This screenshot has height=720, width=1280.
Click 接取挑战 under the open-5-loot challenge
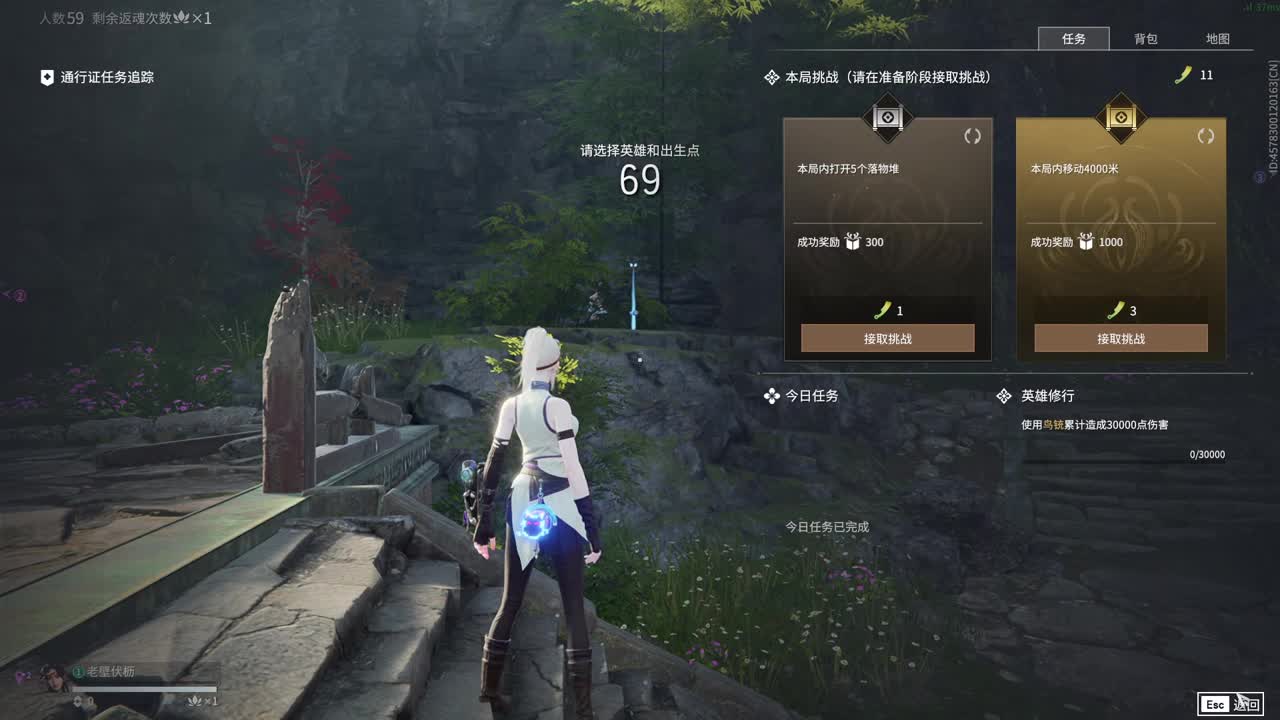pyautogui.click(x=886, y=338)
